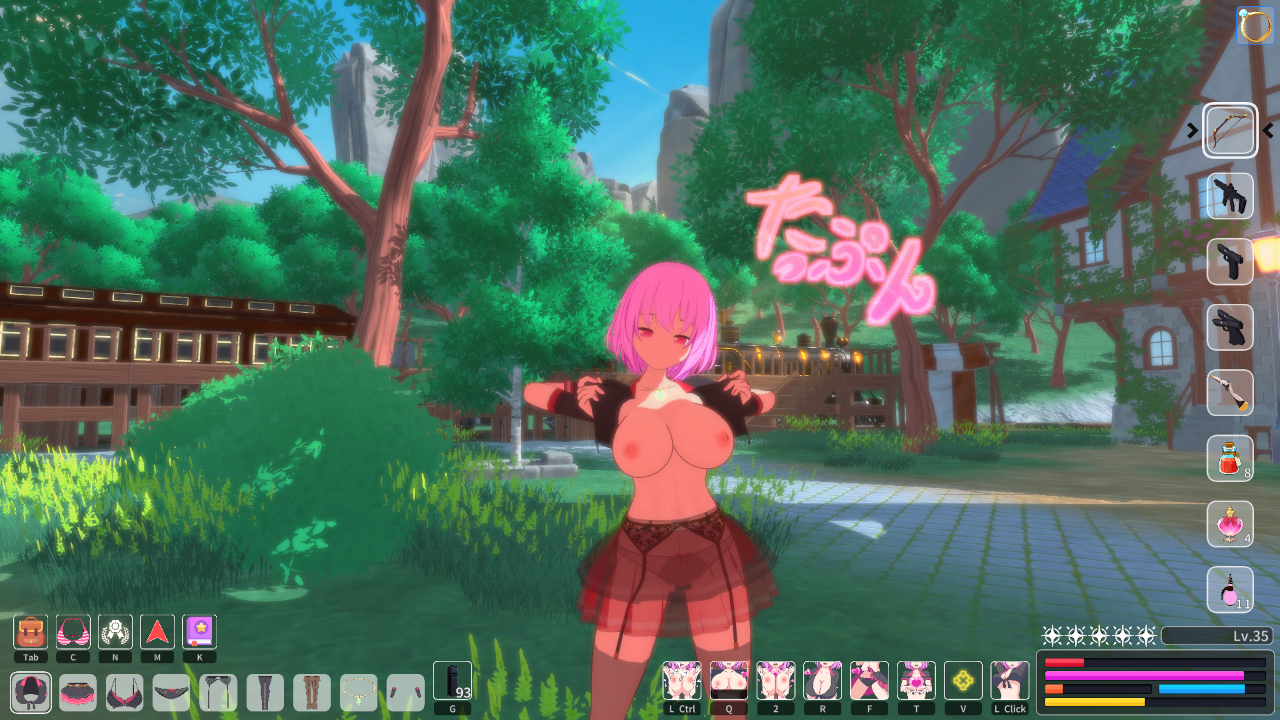Open the backpack inventory icon
This screenshot has height=720, width=1280.
click(x=31, y=632)
